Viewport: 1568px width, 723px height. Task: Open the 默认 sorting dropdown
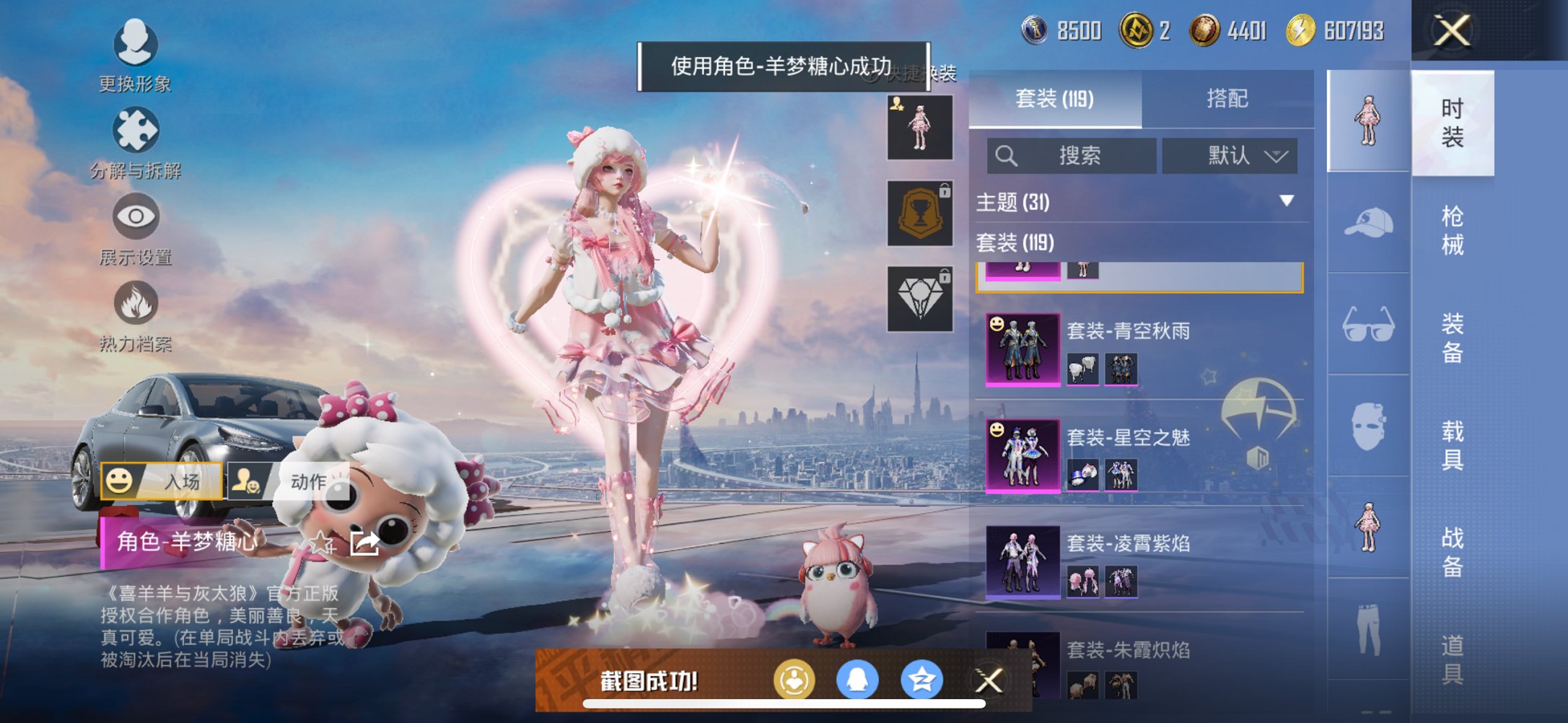(x=1231, y=156)
